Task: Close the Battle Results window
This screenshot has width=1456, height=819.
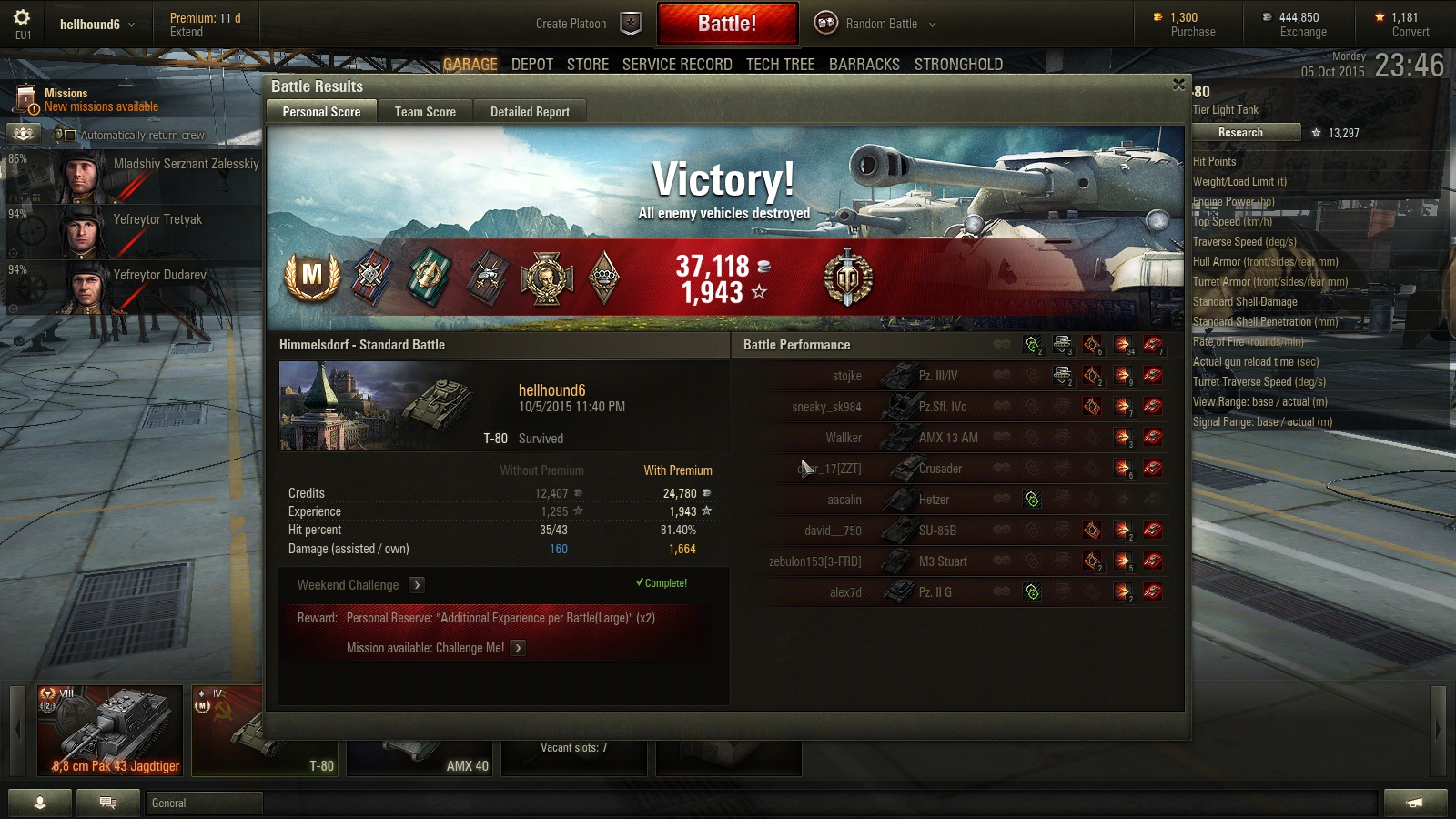Action: [1178, 85]
